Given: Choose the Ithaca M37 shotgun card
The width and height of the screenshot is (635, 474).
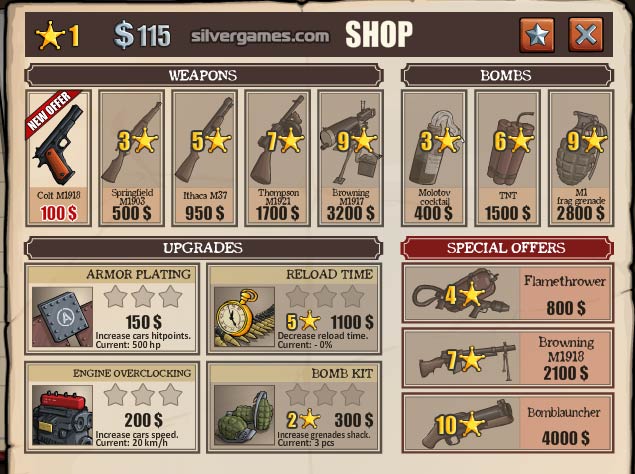Looking at the screenshot, I should [x=204, y=158].
